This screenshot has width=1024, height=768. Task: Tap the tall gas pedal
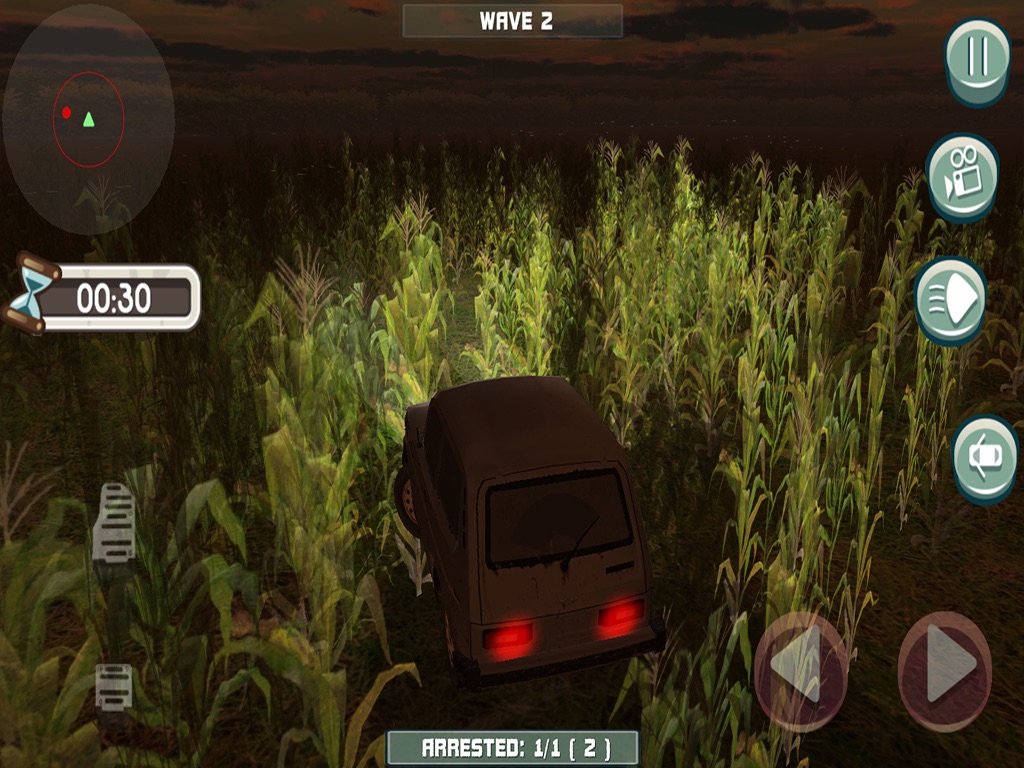[x=114, y=522]
